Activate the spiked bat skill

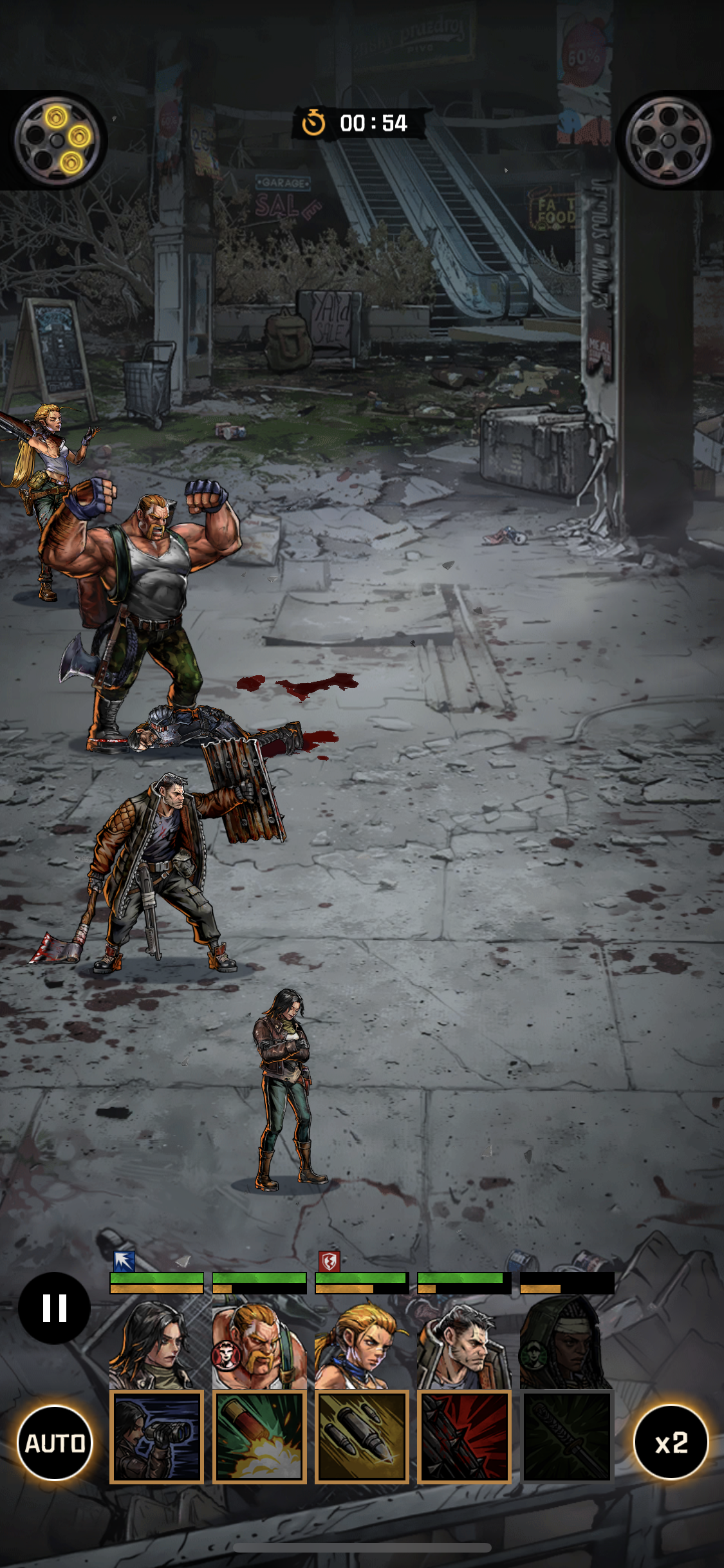point(463,1437)
